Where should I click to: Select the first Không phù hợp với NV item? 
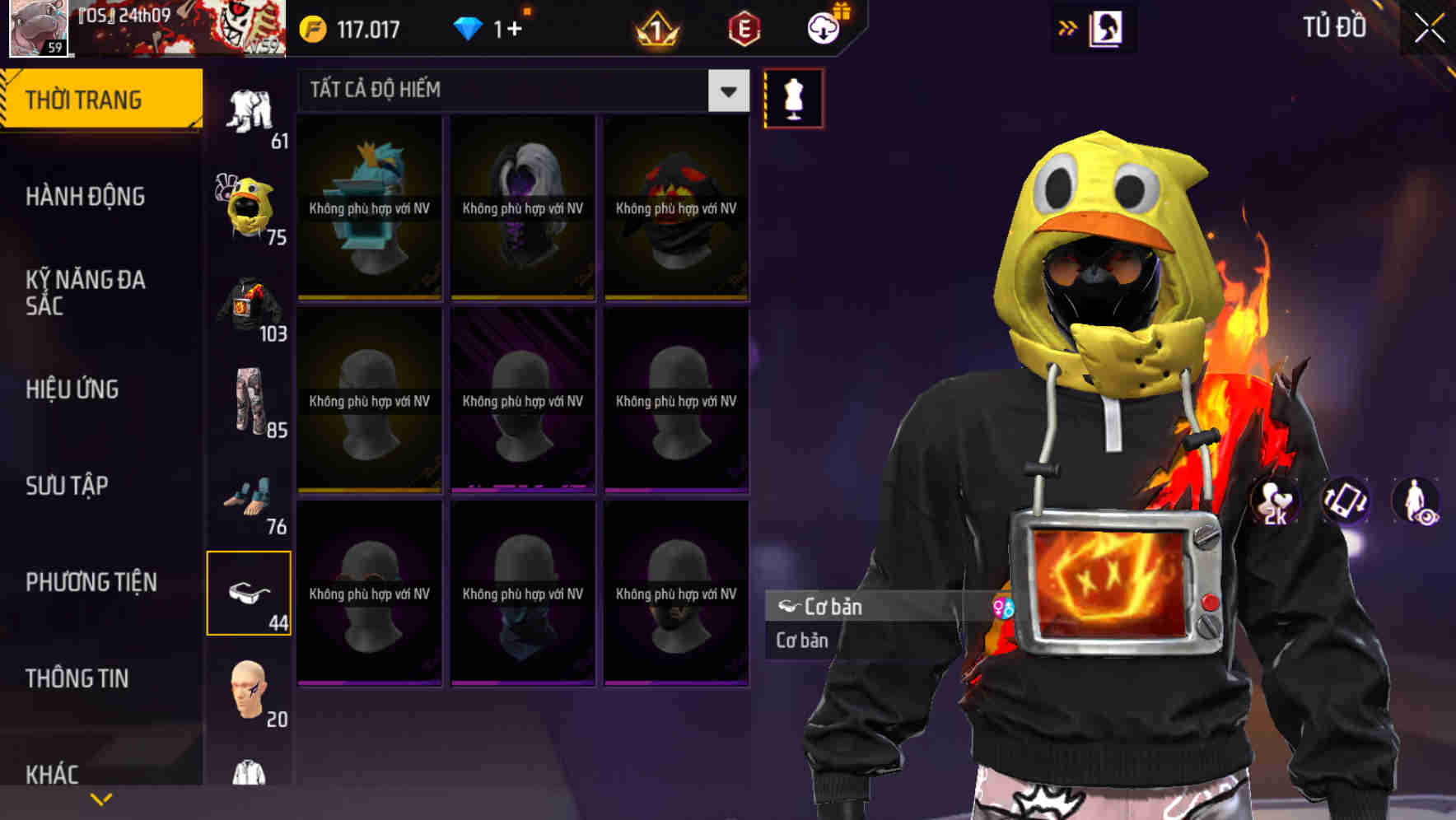369,208
